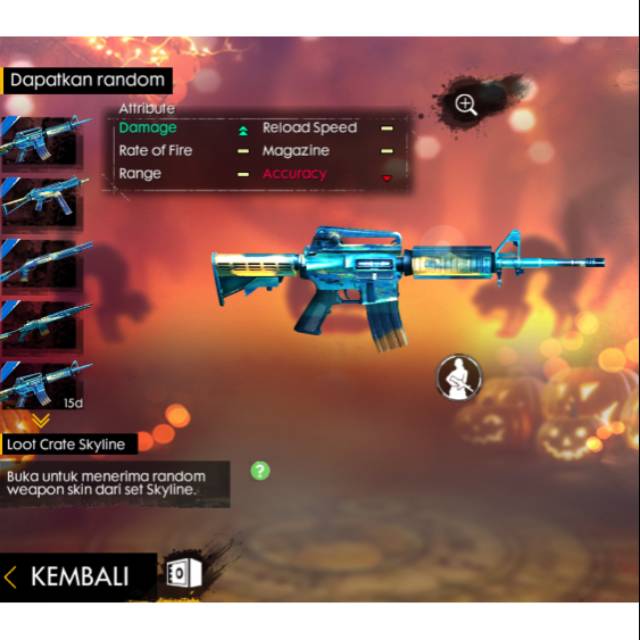Click the character weapon preview icon
Viewport: 640px width, 640px height.
(x=459, y=378)
